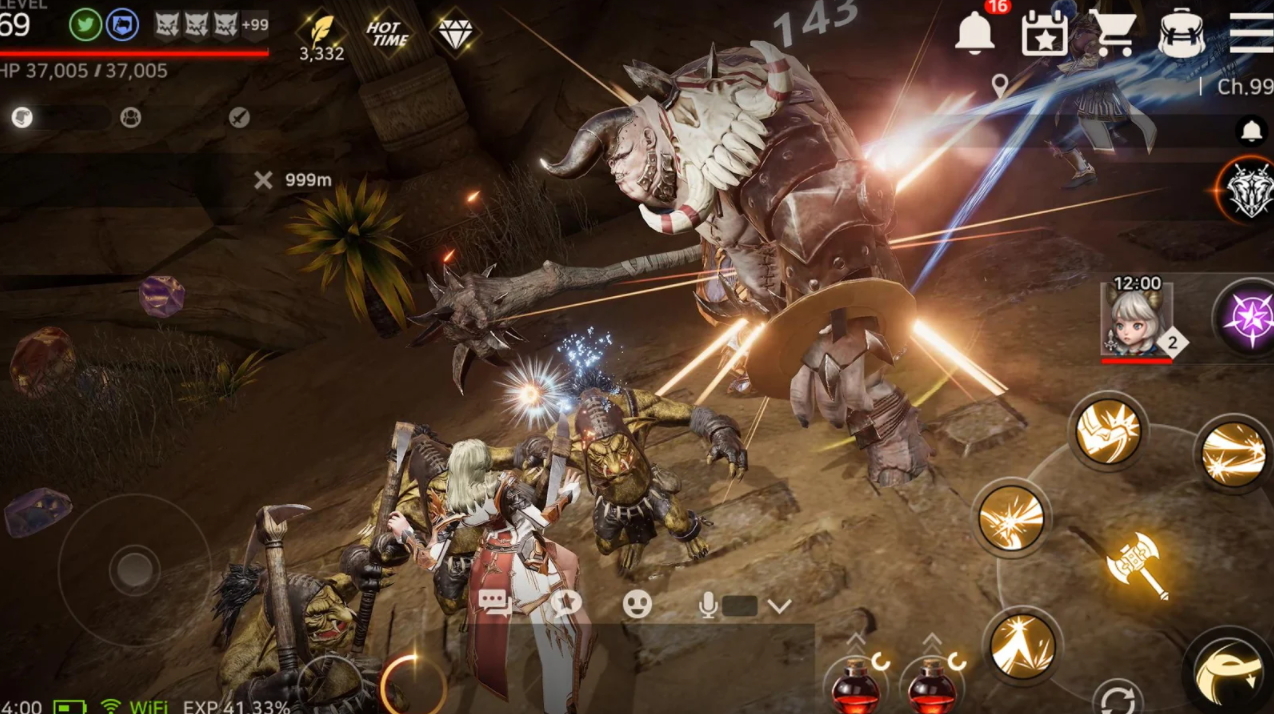The image size is (1274, 714).
Task: Open the events calendar
Action: click(x=1044, y=33)
